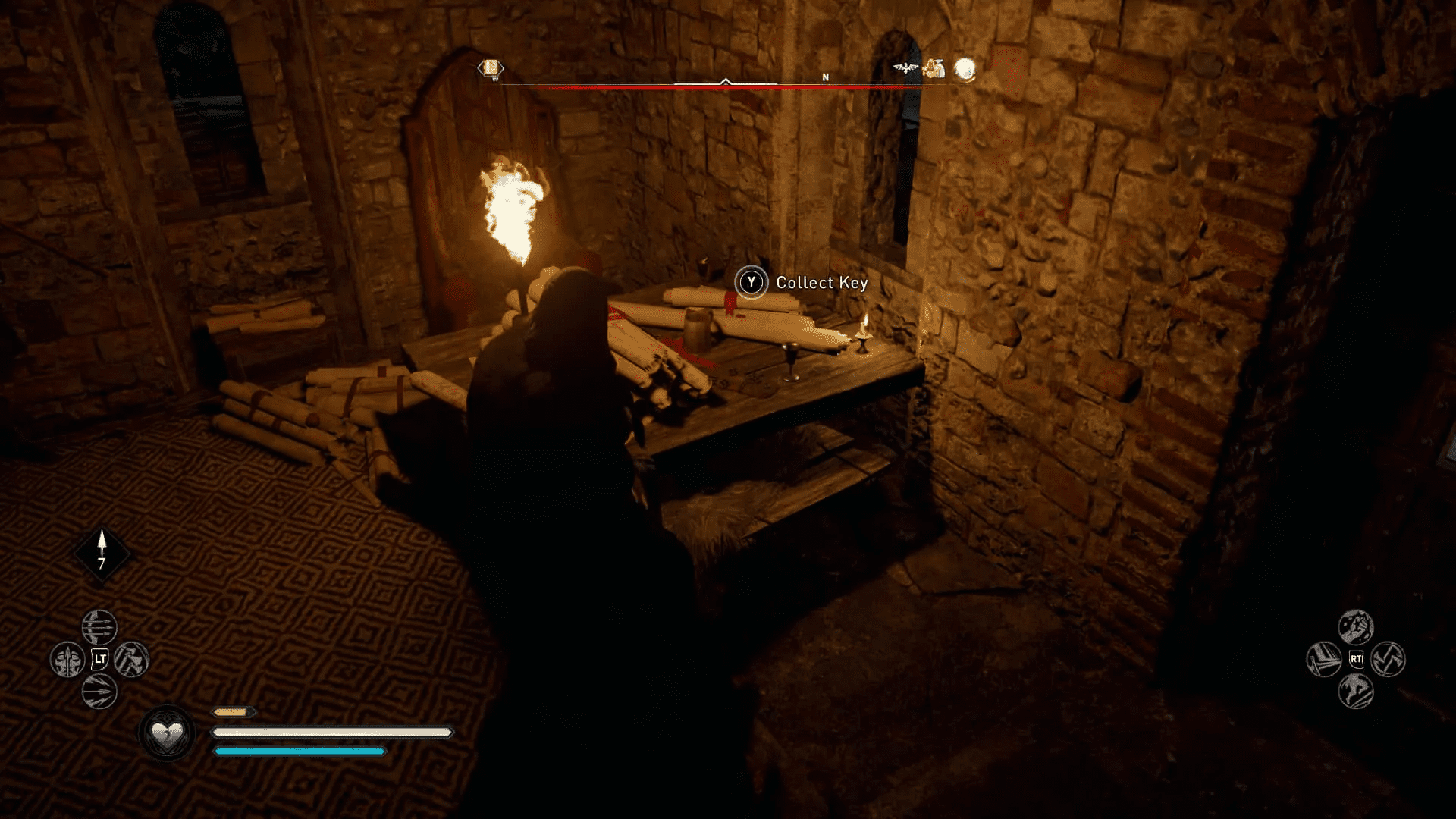Click the yellow adrenaline segment bar
The height and width of the screenshot is (819, 1456).
click(x=231, y=713)
